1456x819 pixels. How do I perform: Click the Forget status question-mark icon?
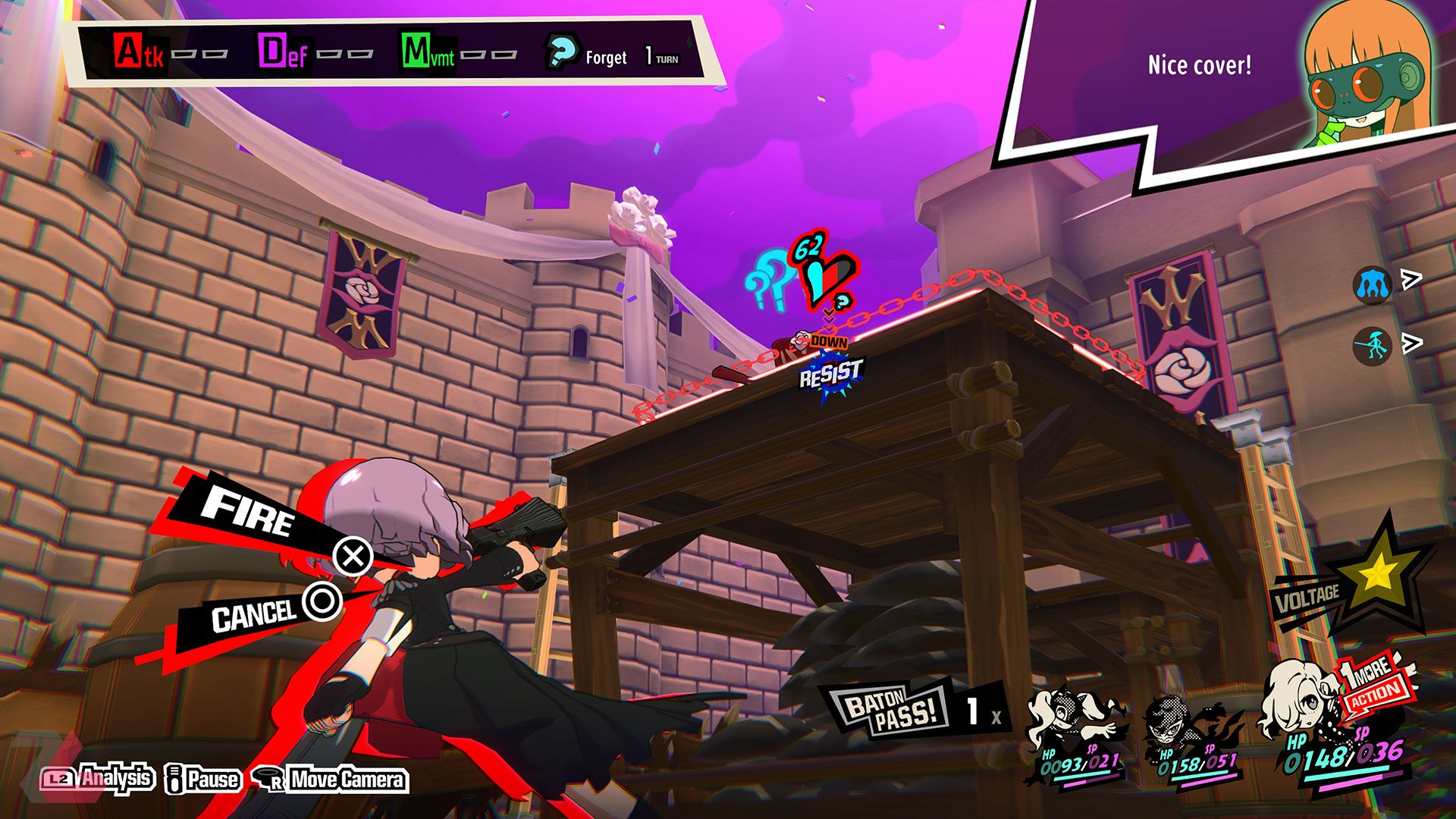[x=561, y=53]
